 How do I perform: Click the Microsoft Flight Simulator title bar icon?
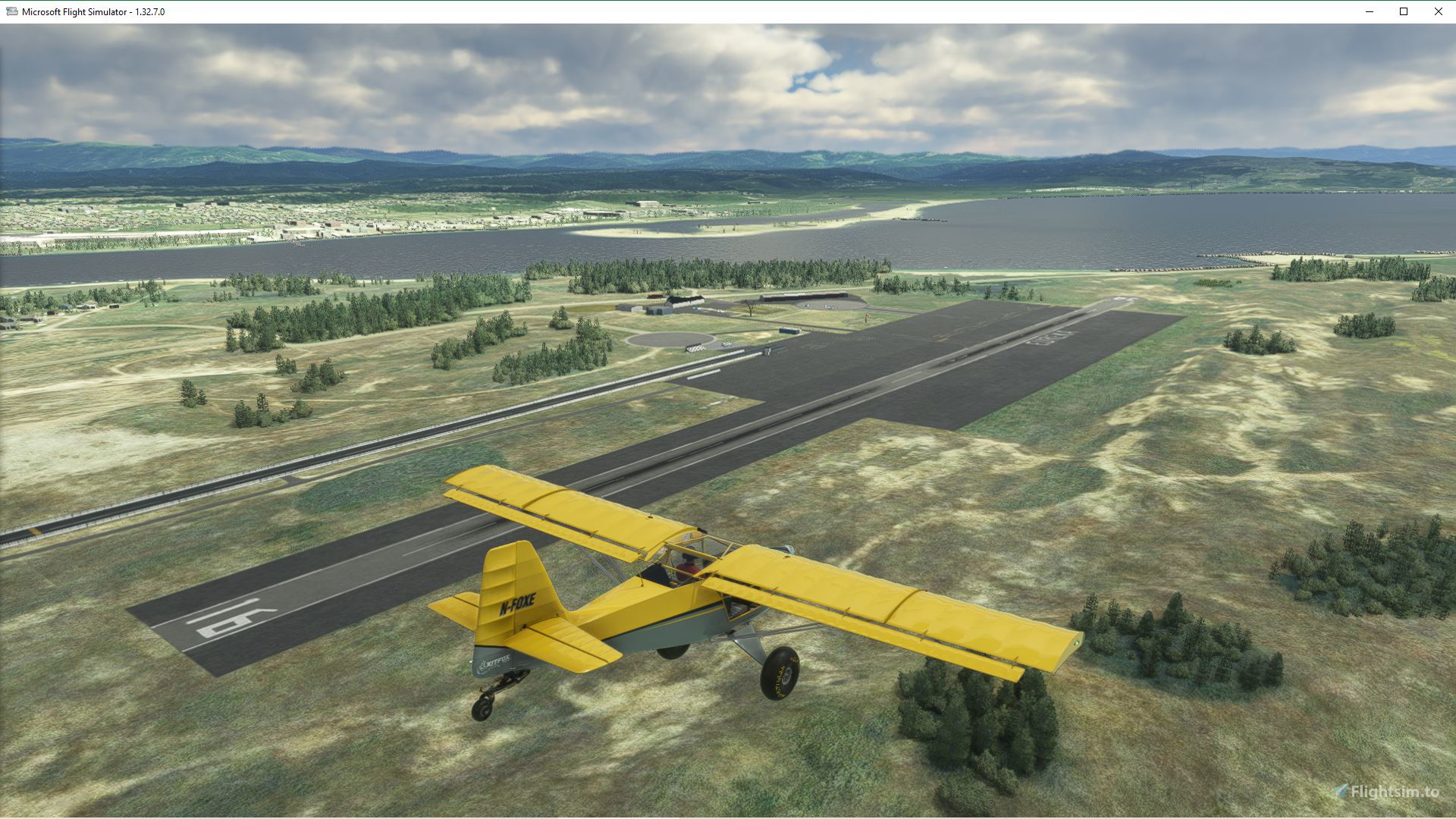[11, 11]
